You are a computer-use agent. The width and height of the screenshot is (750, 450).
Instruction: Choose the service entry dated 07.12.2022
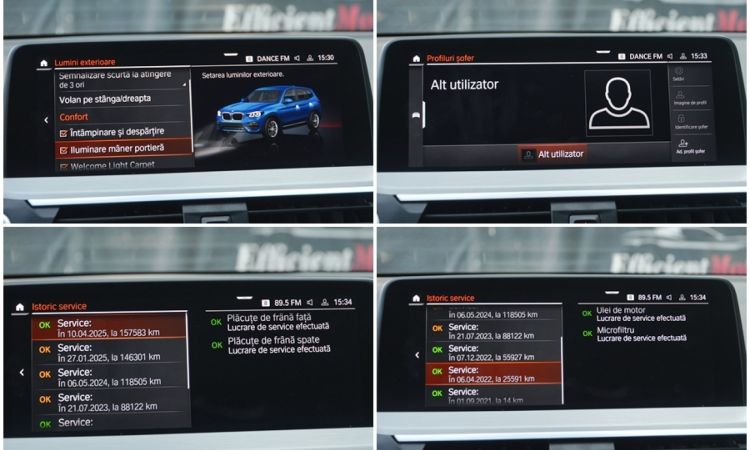497,351
